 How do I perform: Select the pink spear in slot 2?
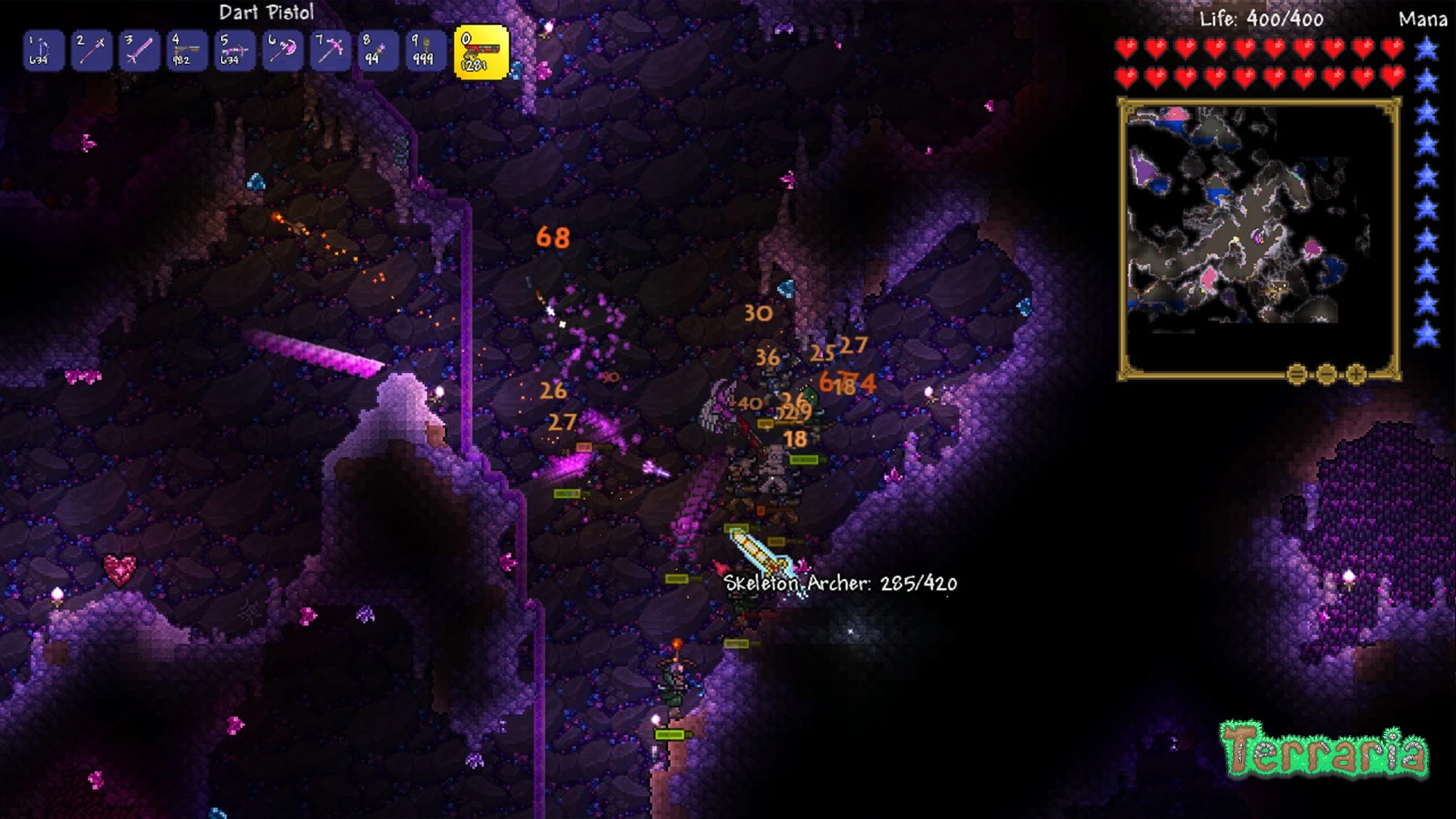[91, 51]
